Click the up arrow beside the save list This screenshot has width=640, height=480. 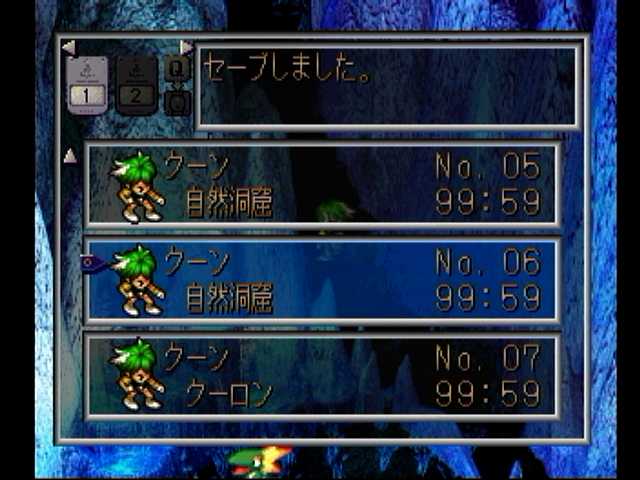click(70, 155)
